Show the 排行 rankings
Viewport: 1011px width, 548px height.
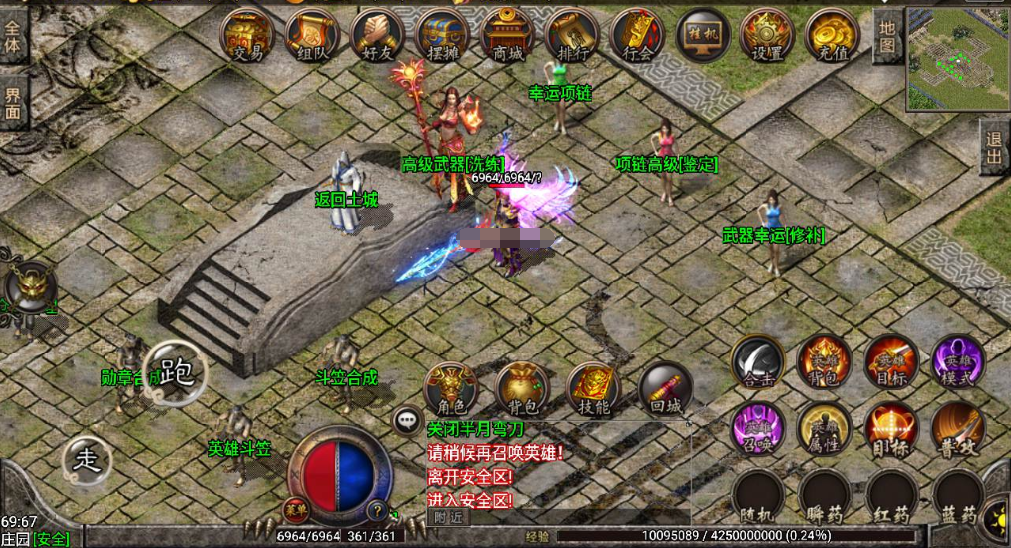coord(573,36)
